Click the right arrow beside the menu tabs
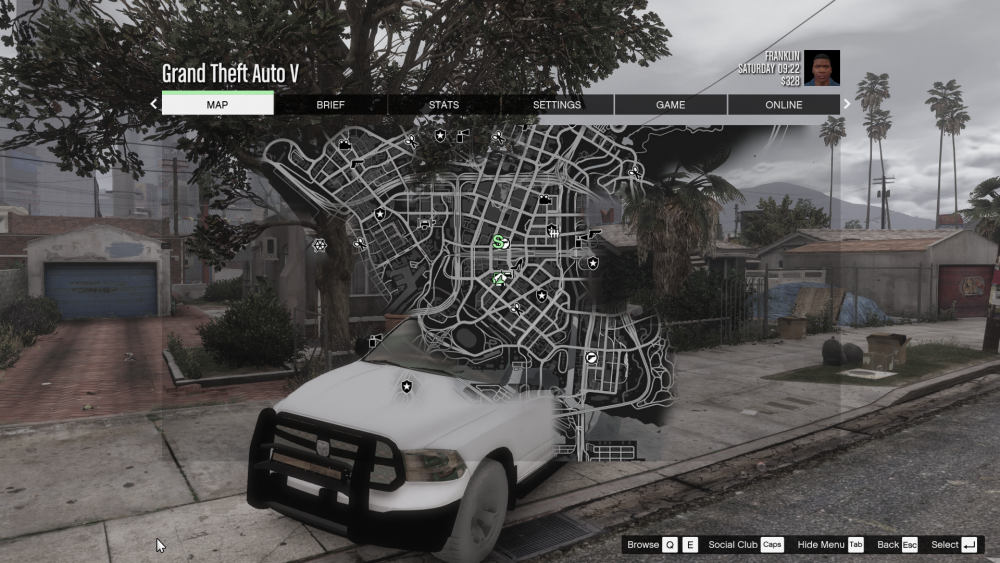 pyautogui.click(x=847, y=103)
